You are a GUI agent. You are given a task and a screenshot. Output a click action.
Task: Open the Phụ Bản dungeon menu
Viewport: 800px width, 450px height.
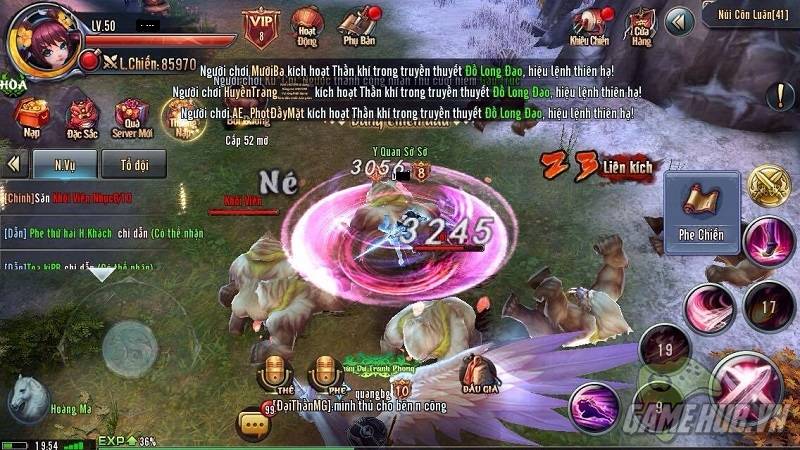pos(356,25)
